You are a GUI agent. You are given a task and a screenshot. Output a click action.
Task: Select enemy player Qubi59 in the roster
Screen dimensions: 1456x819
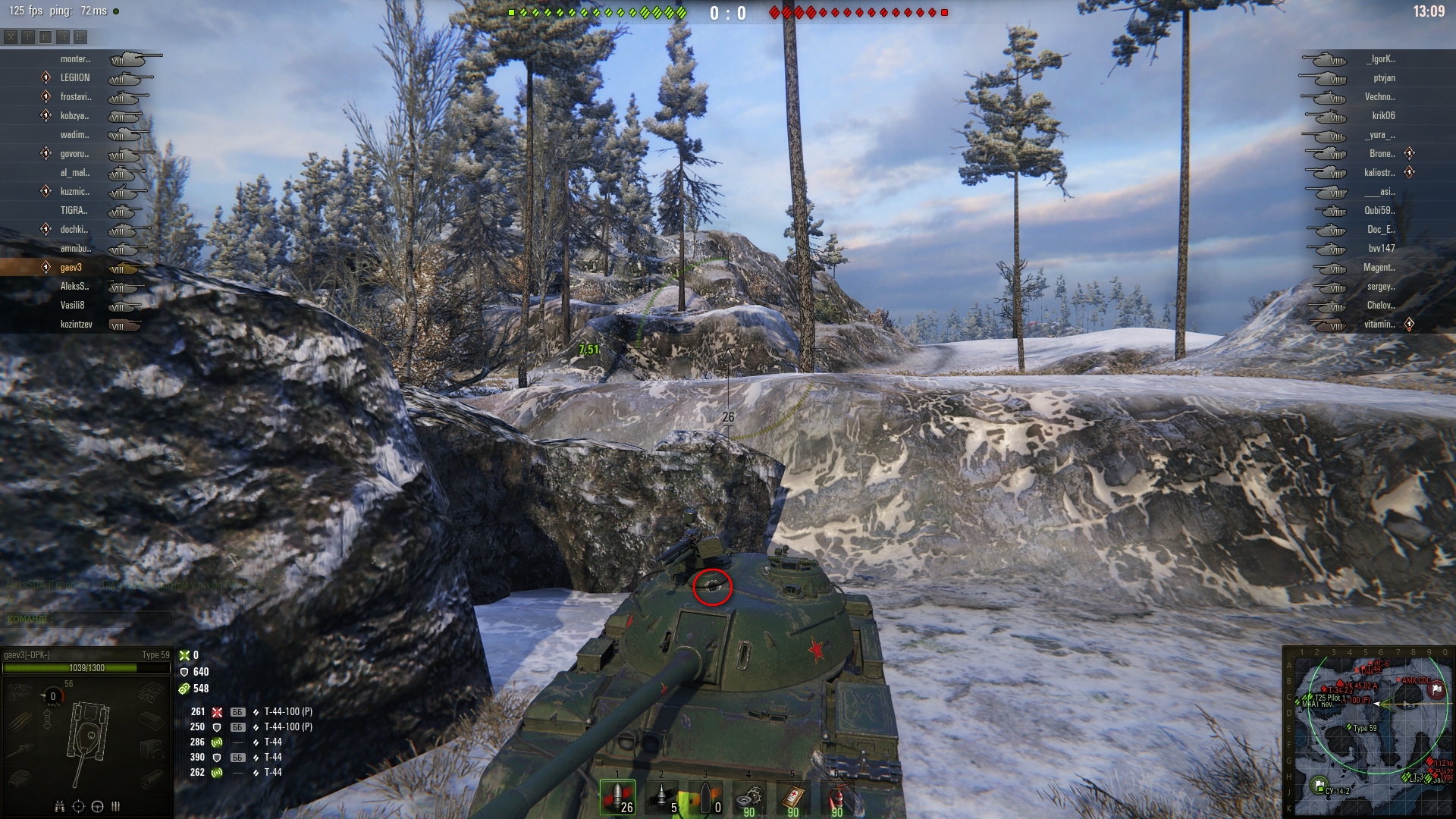coord(1379,211)
